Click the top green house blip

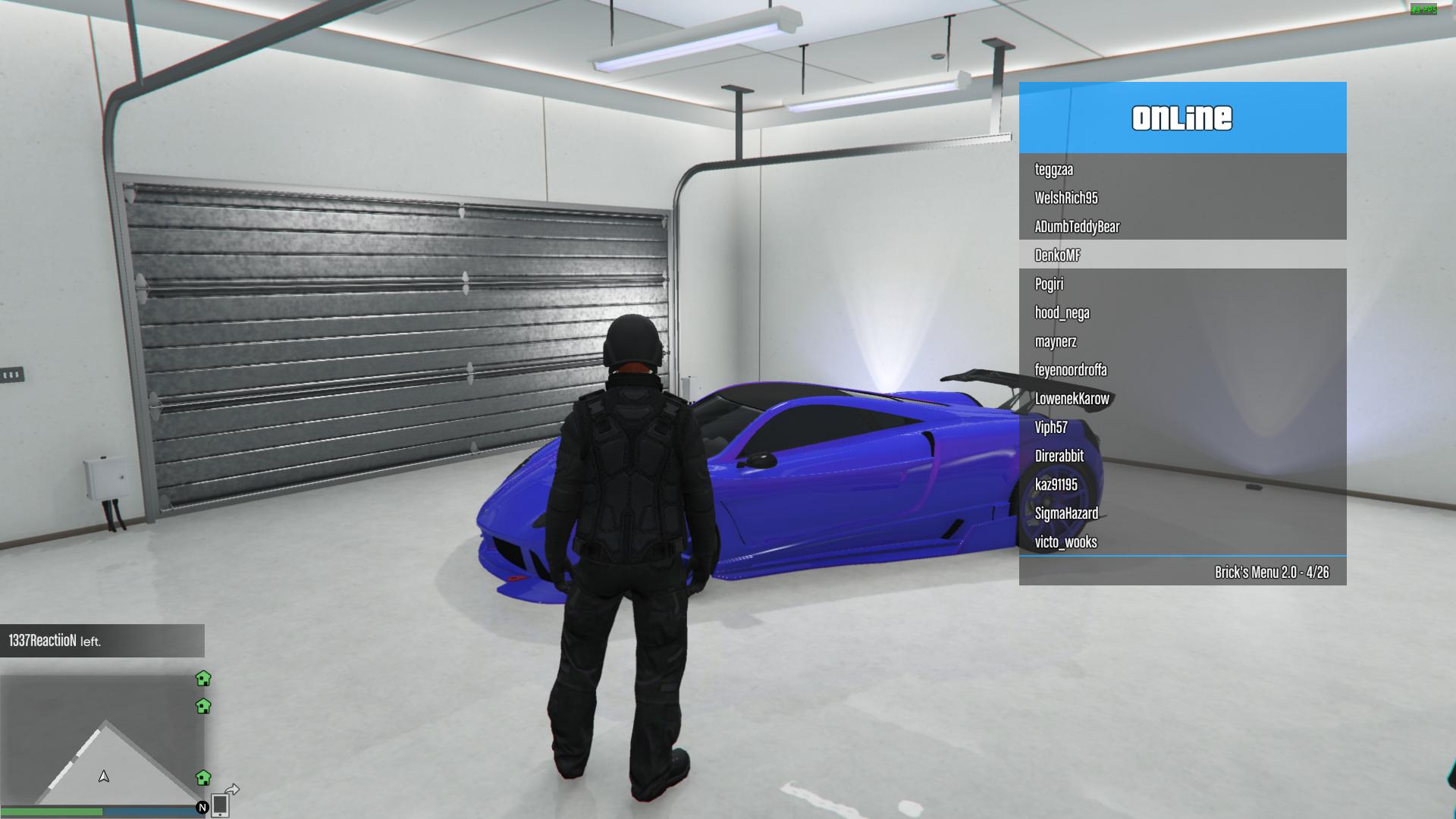click(x=203, y=678)
